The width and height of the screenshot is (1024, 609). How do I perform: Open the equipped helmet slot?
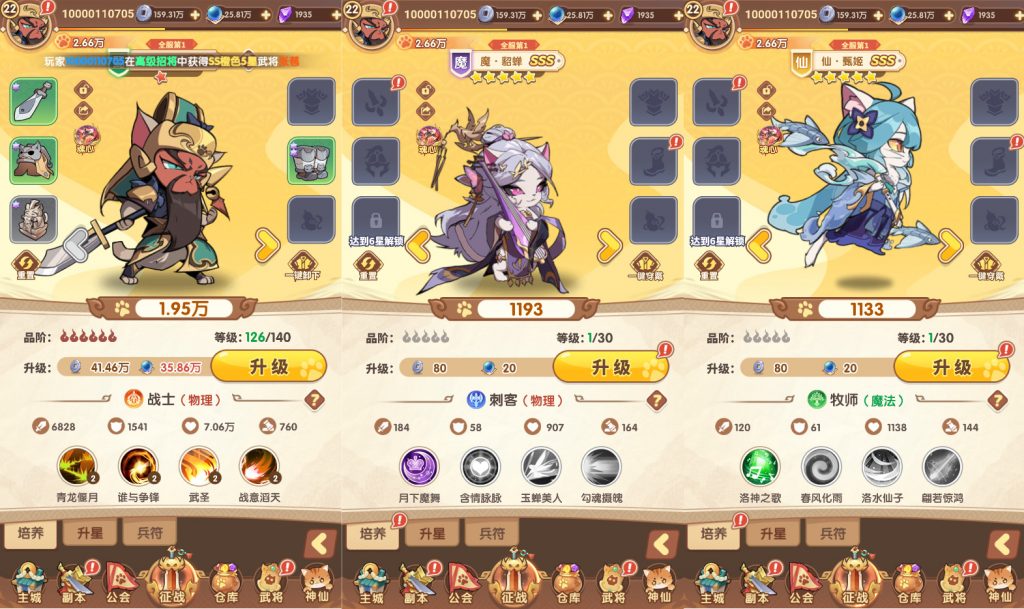coord(33,159)
